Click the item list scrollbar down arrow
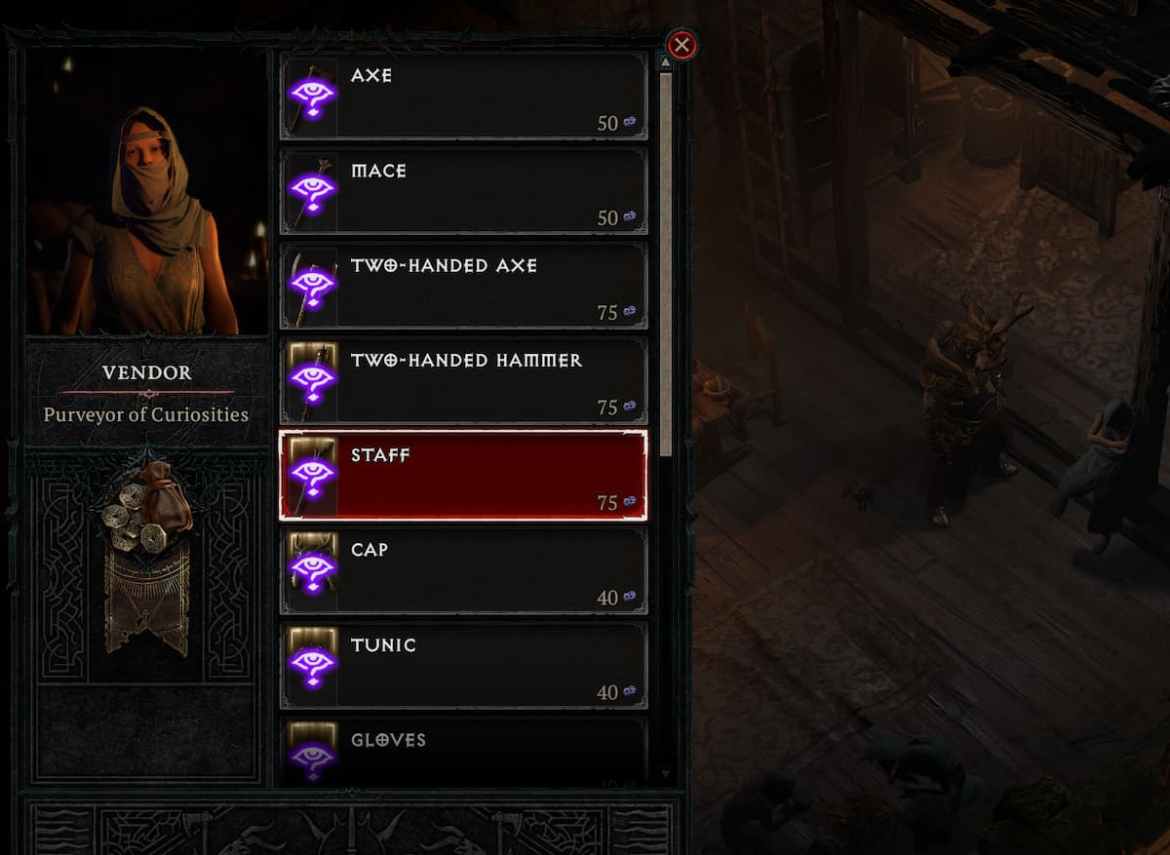The width and height of the screenshot is (1170, 855). pyautogui.click(x=666, y=774)
